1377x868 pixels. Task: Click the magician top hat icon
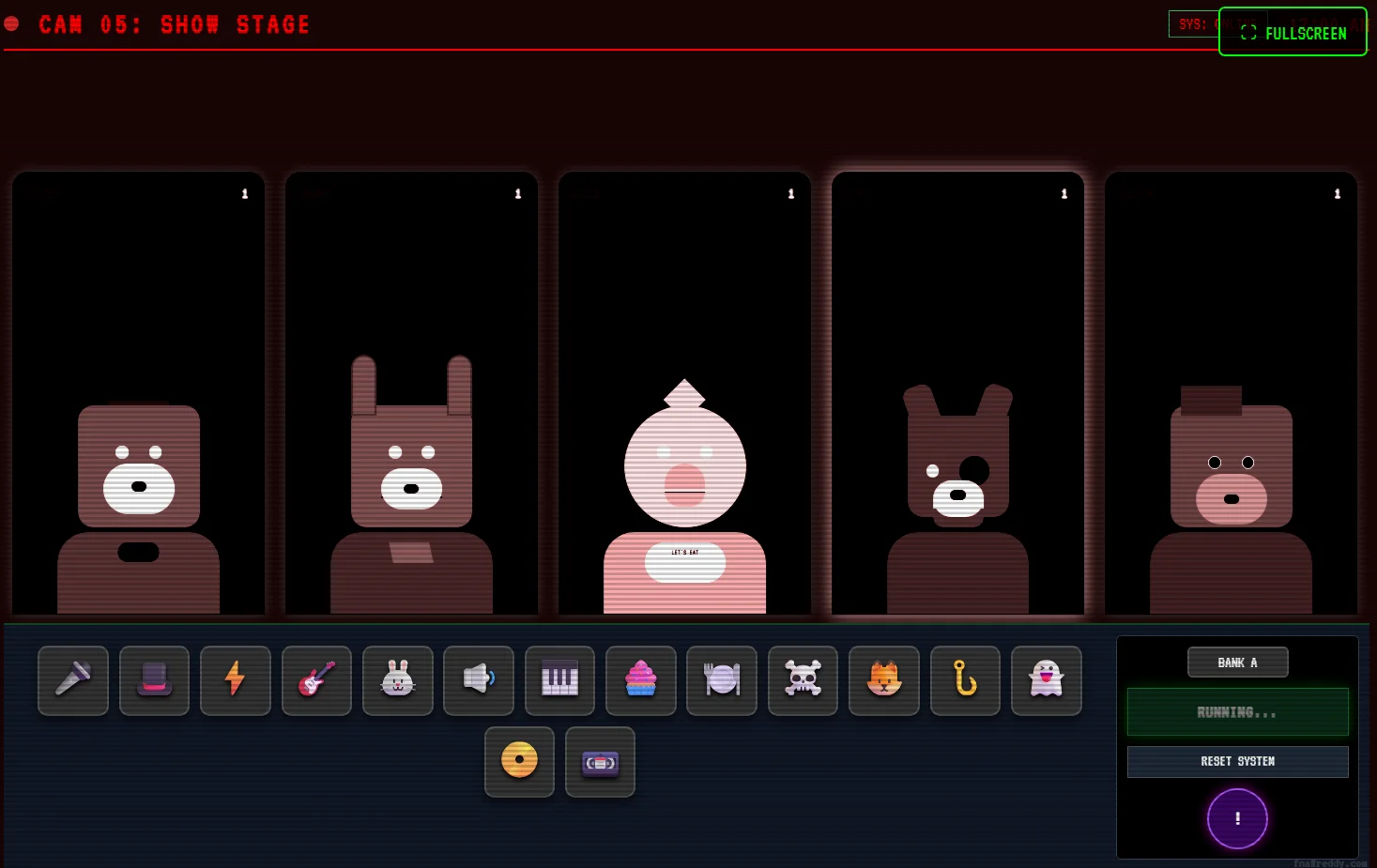(154, 680)
